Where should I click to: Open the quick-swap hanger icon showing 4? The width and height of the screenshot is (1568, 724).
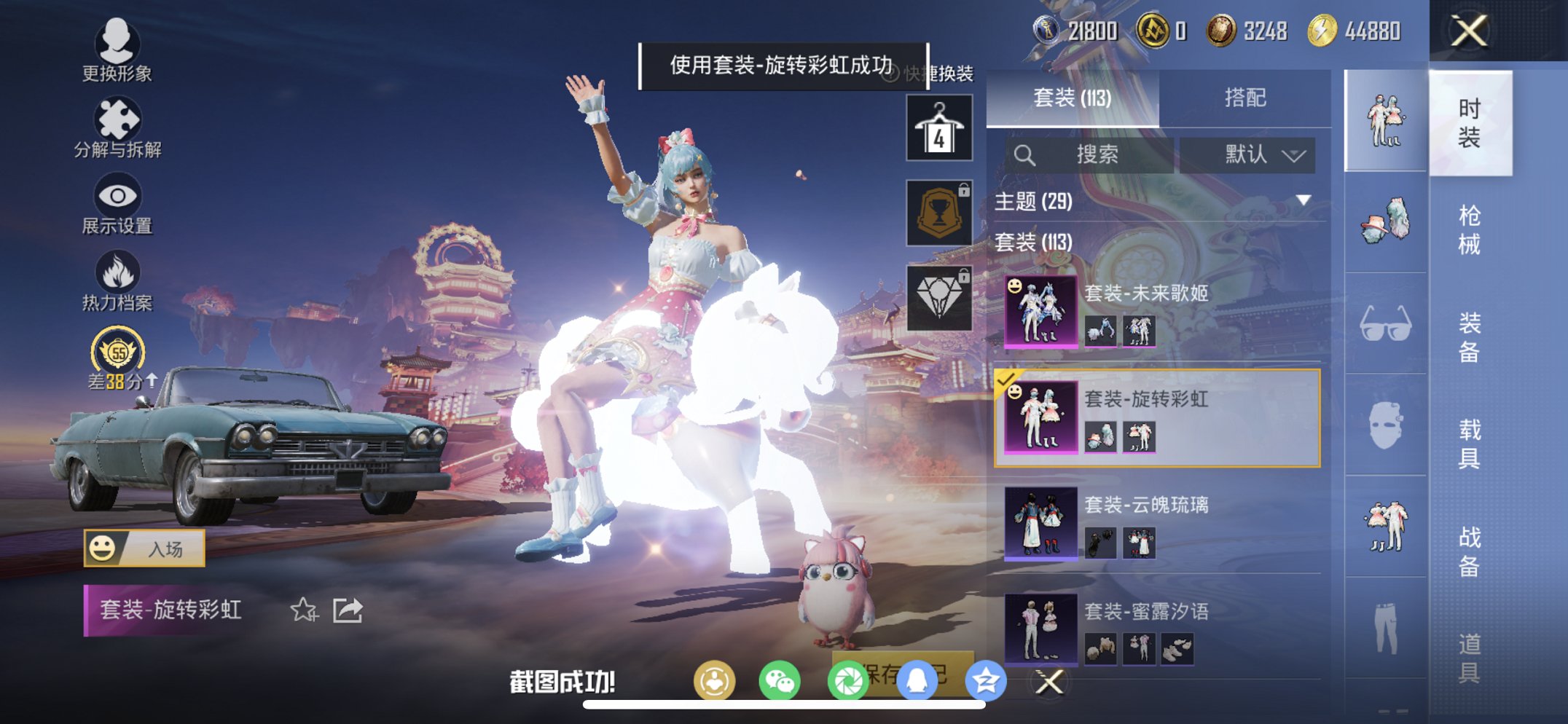[938, 127]
